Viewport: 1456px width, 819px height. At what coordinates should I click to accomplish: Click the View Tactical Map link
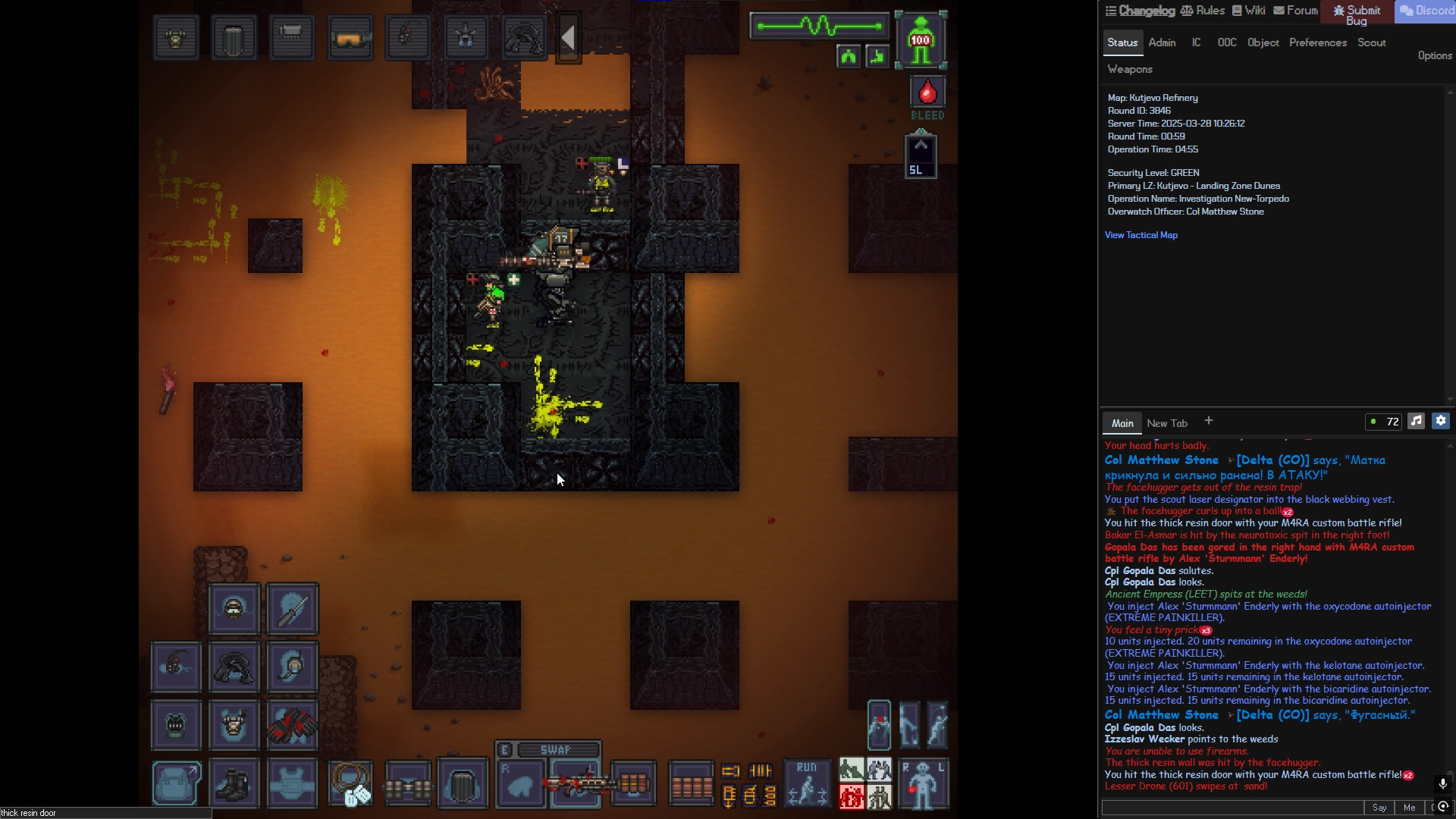click(x=1141, y=235)
